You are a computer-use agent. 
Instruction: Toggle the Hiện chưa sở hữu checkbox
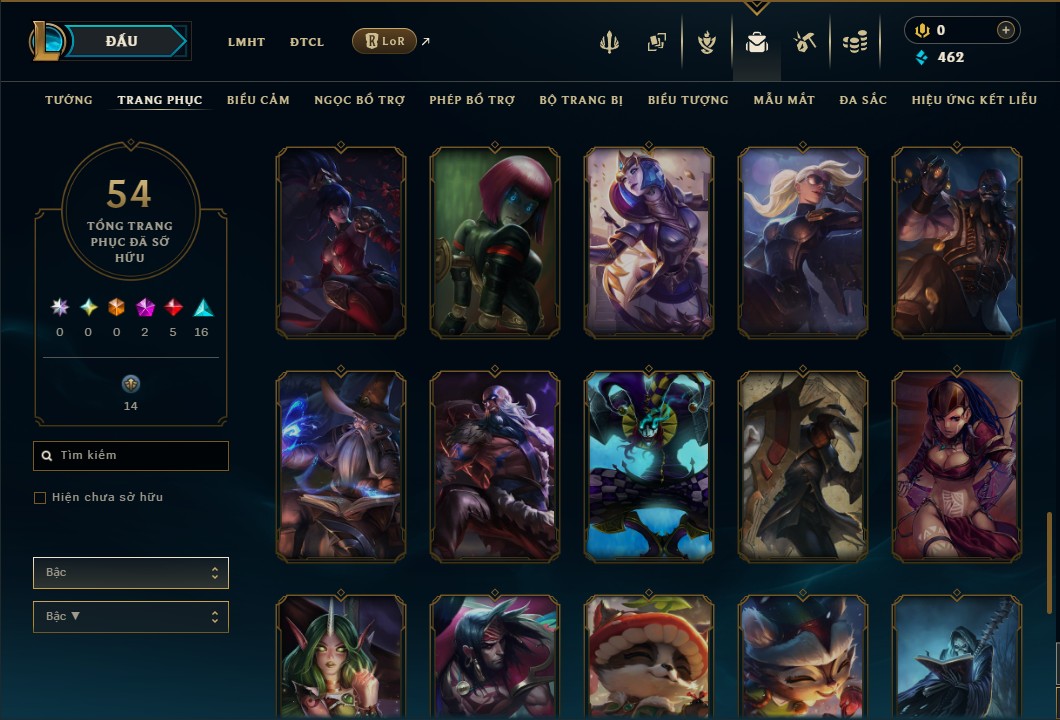tap(40, 498)
